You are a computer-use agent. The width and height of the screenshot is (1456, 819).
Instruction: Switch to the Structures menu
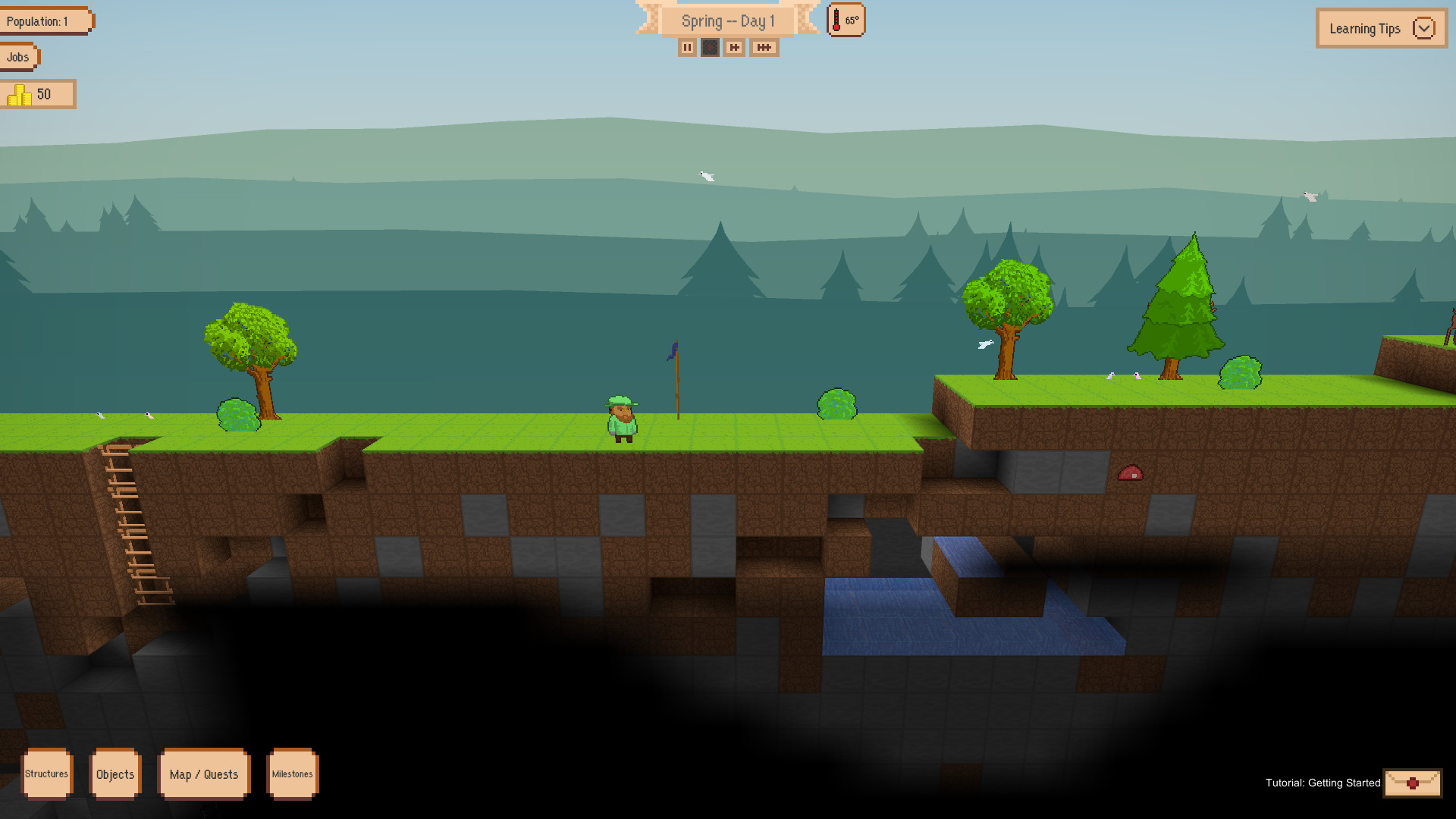pos(47,774)
